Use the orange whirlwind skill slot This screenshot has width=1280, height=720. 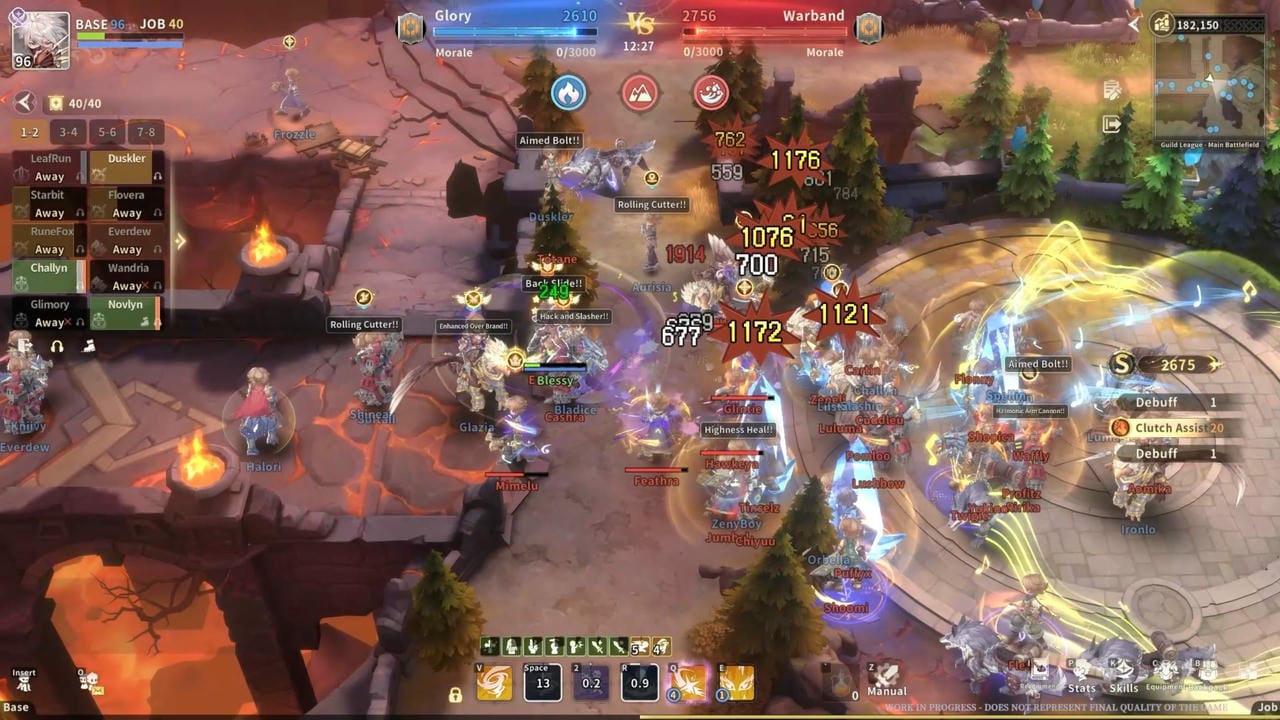click(x=494, y=682)
